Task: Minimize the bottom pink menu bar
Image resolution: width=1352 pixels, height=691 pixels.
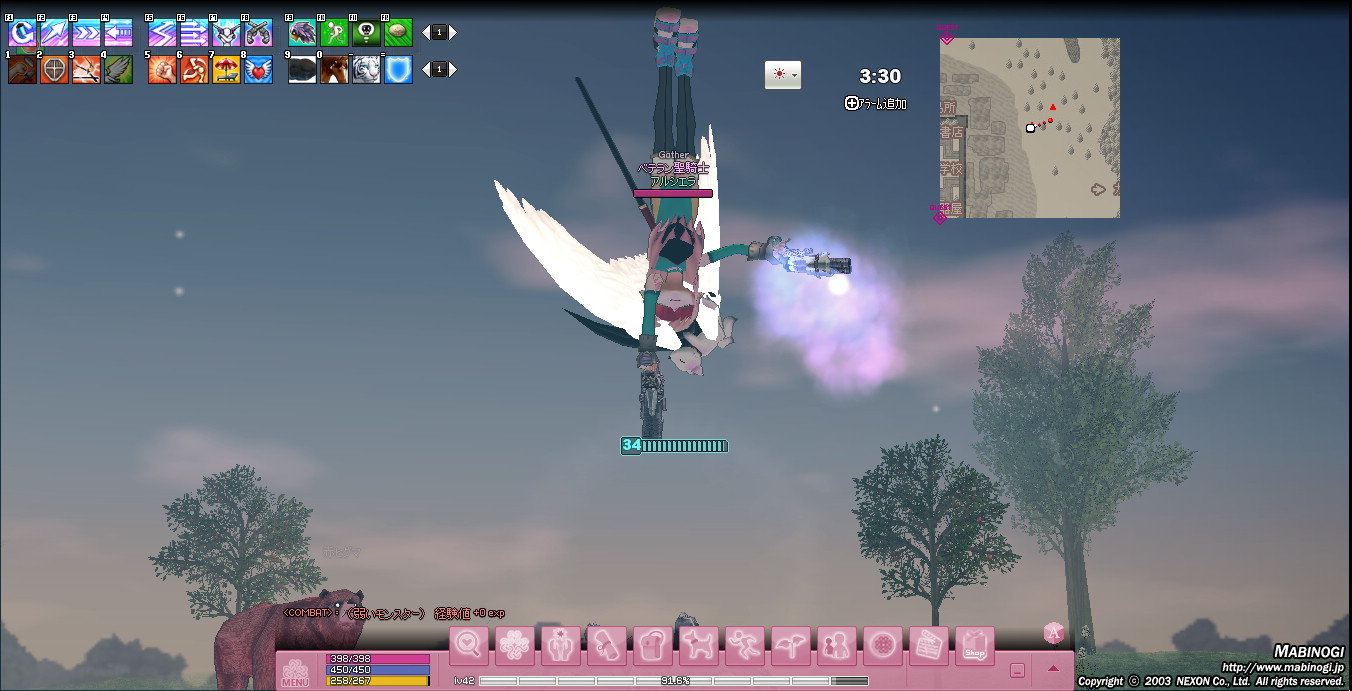Action: [x=1017, y=670]
